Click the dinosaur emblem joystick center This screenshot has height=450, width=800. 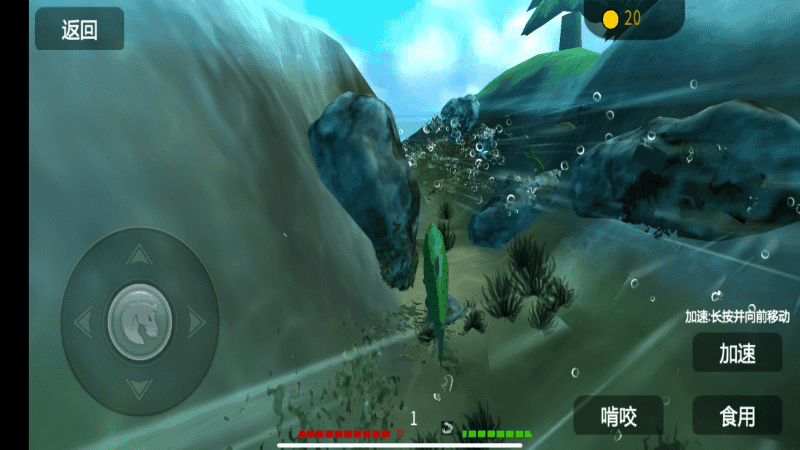pos(140,321)
